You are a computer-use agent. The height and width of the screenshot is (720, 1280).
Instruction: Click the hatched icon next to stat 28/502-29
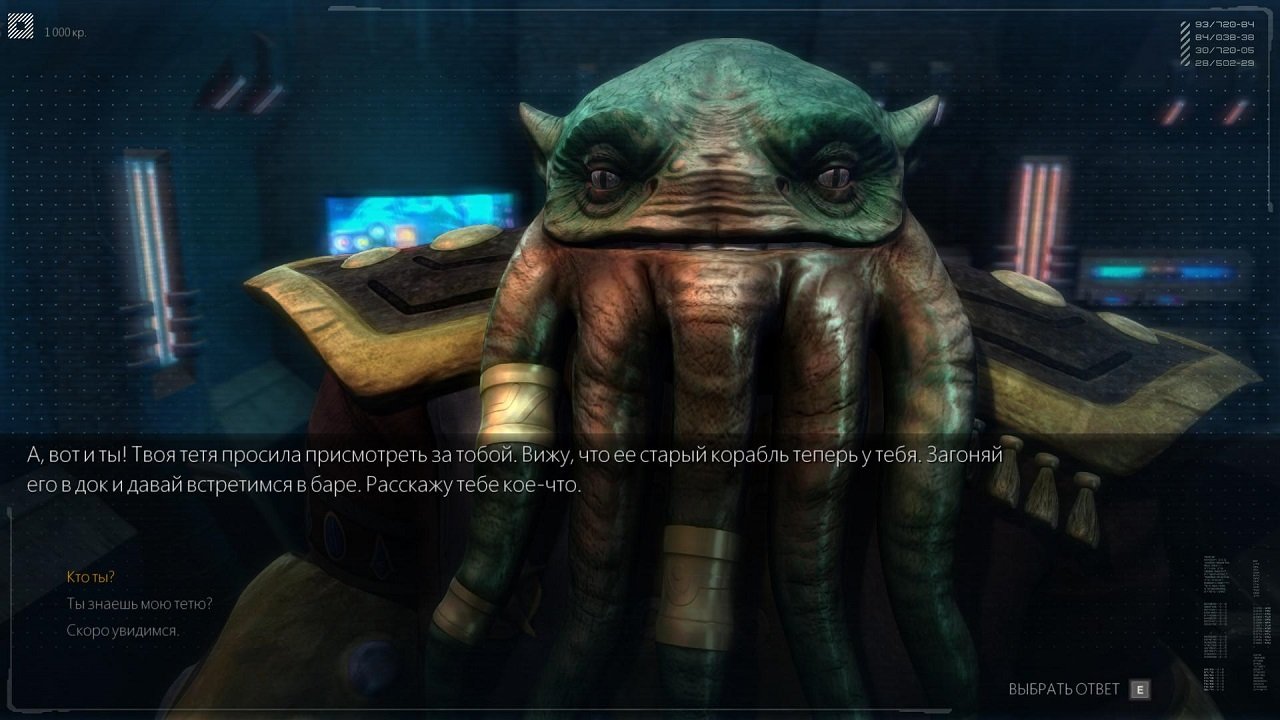point(1185,62)
